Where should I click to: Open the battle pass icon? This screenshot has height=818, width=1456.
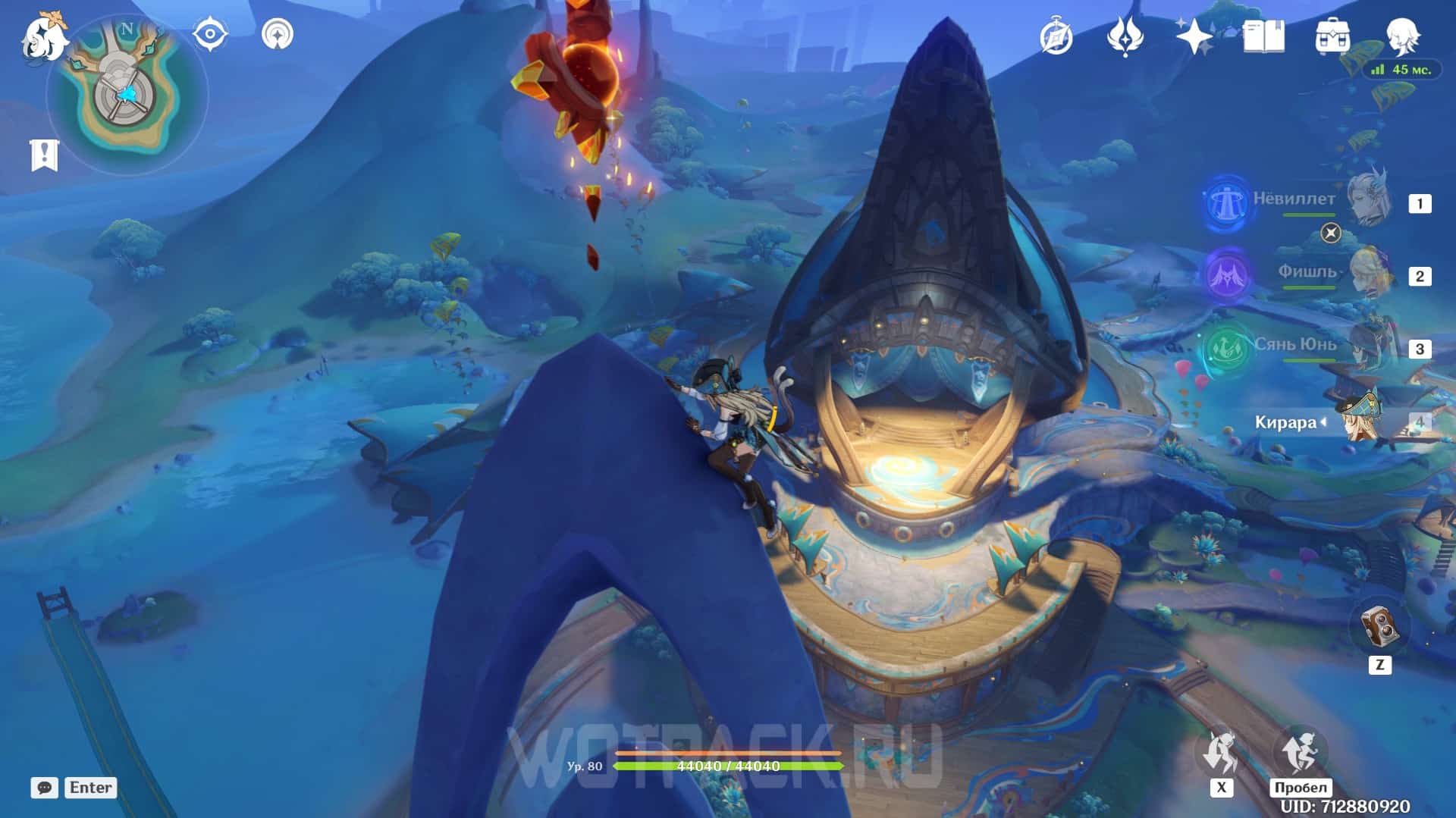point(1125,36)
